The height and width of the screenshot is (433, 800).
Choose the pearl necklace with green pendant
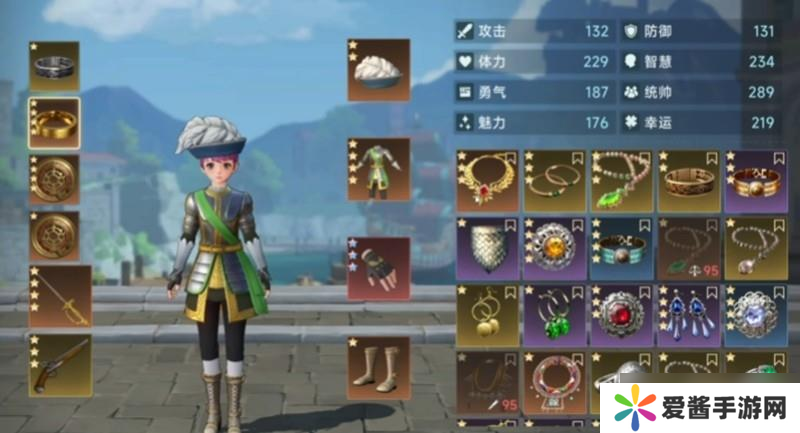tap(621, 180)
